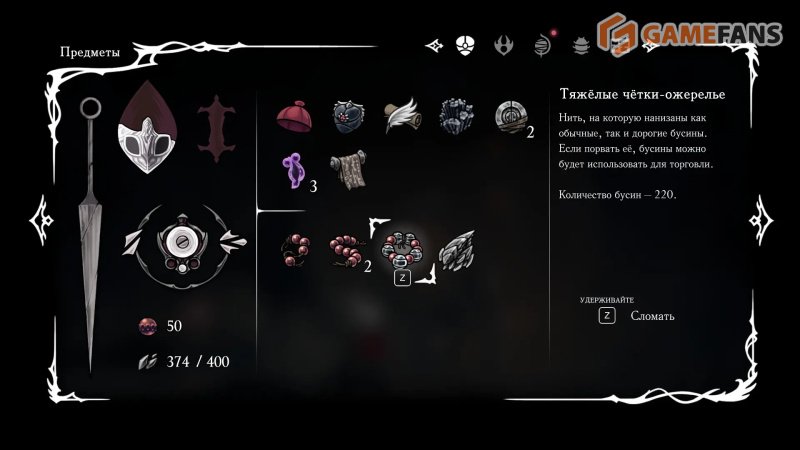Select the dark pouch with pink flower

(348, 117)
